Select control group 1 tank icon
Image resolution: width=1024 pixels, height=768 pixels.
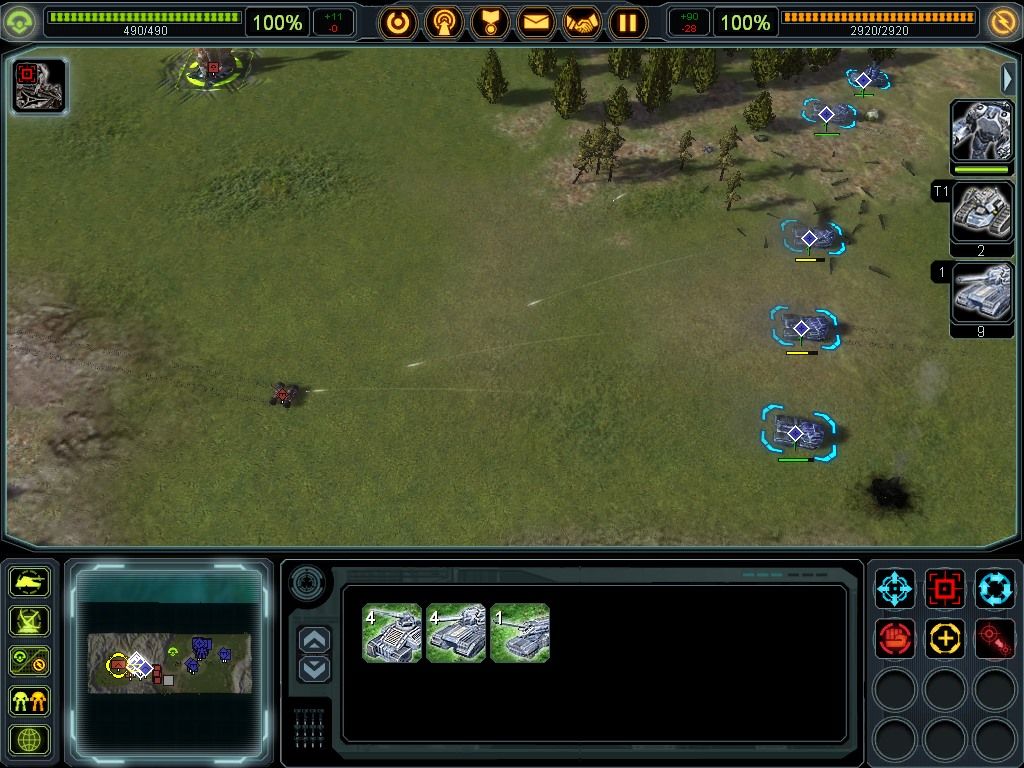click(981, 292)
